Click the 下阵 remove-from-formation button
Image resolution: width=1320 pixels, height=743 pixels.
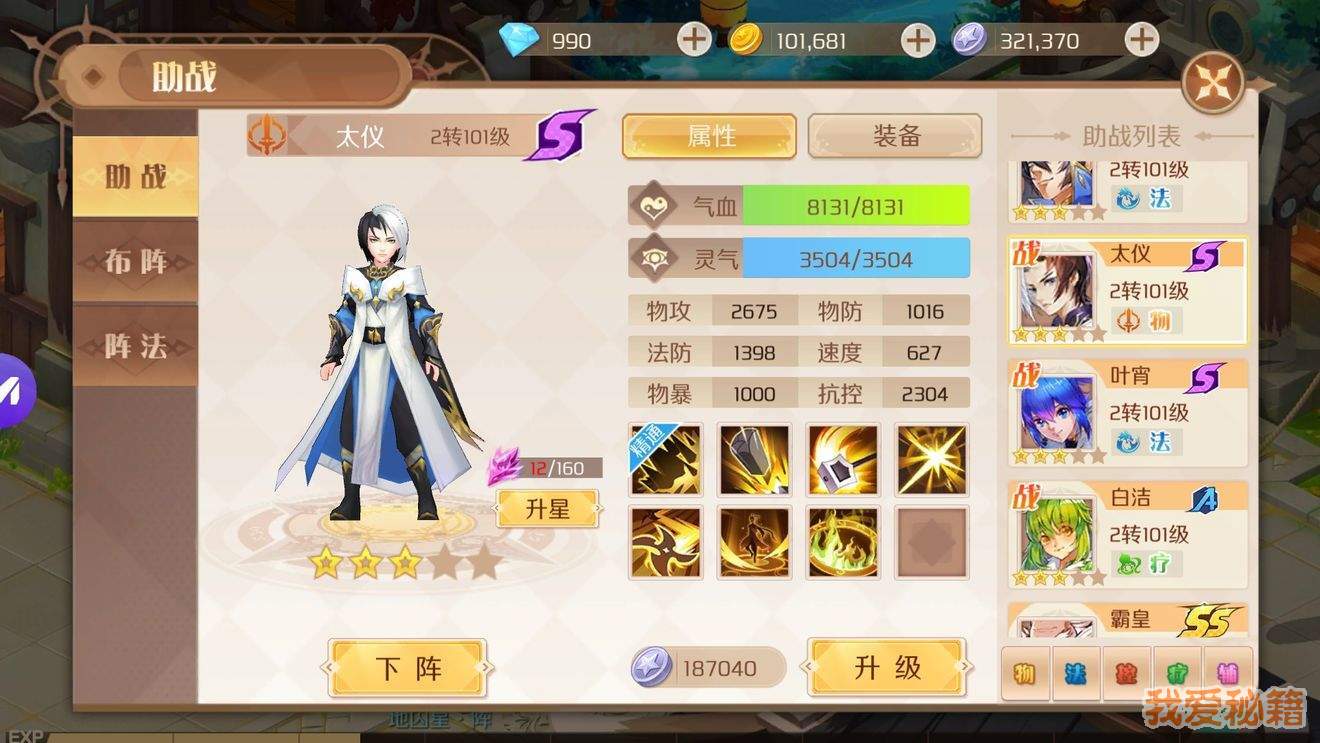coord(408,668)
